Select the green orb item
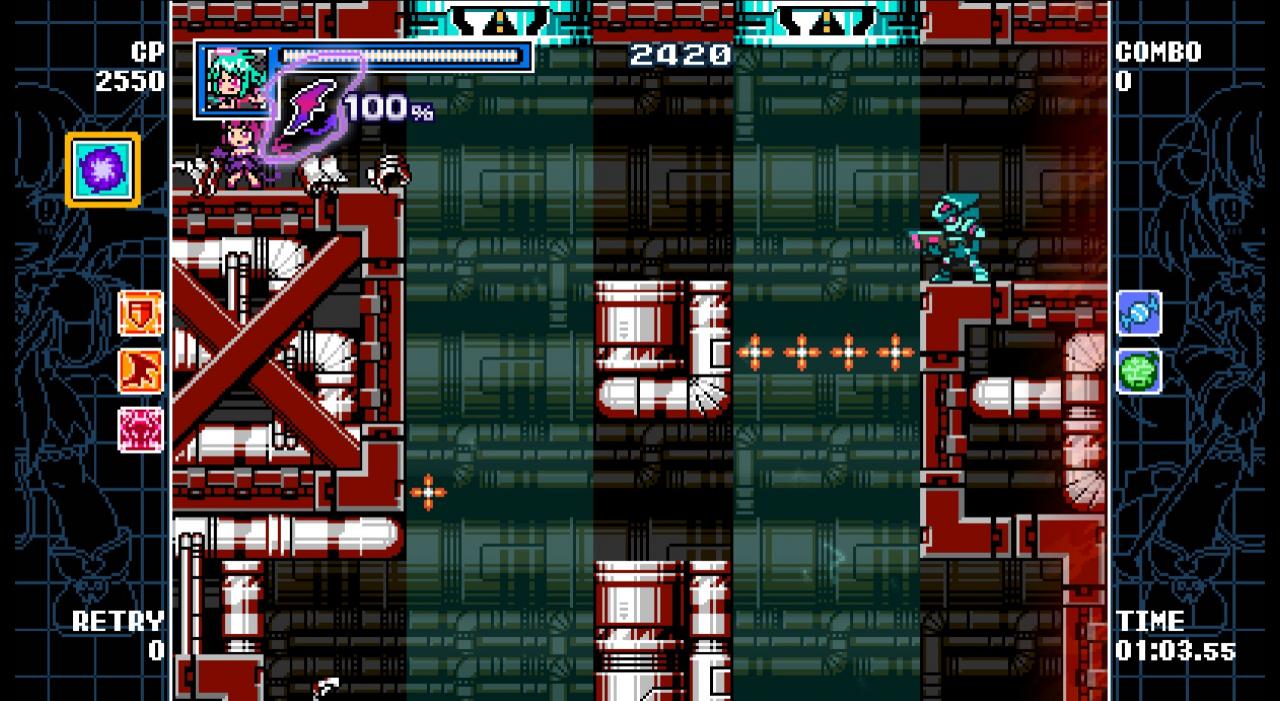 click(x=1139, y=371)
